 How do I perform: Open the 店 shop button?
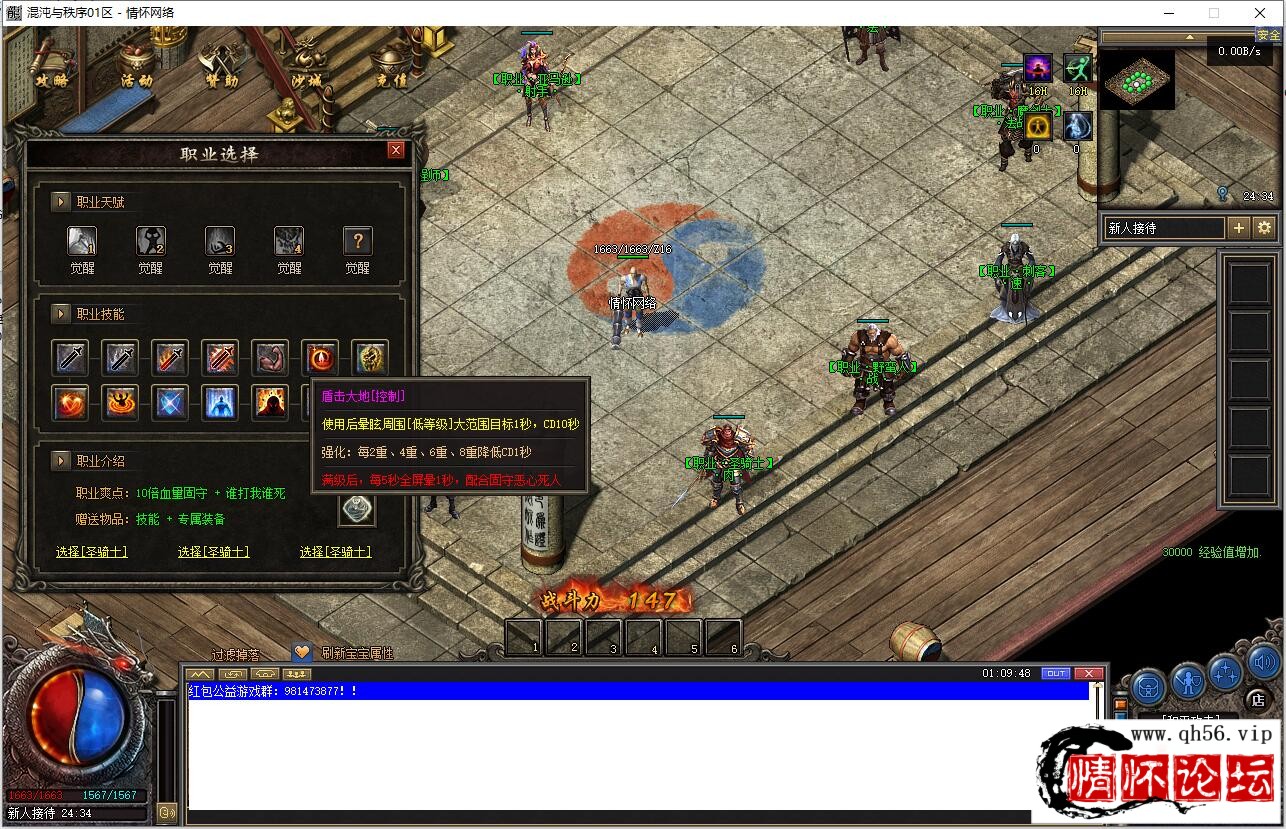tap(1258, 700)
